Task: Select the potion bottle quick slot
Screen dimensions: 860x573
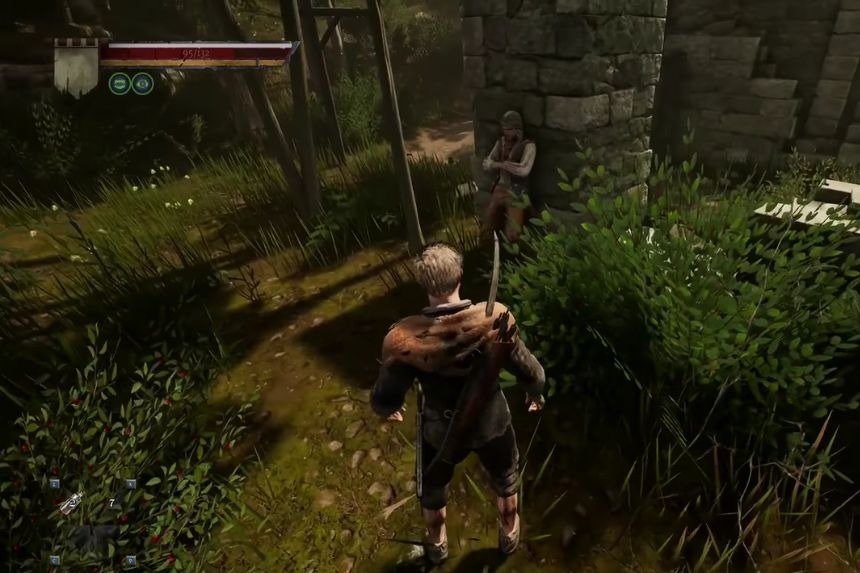Action: pos(71,505)
